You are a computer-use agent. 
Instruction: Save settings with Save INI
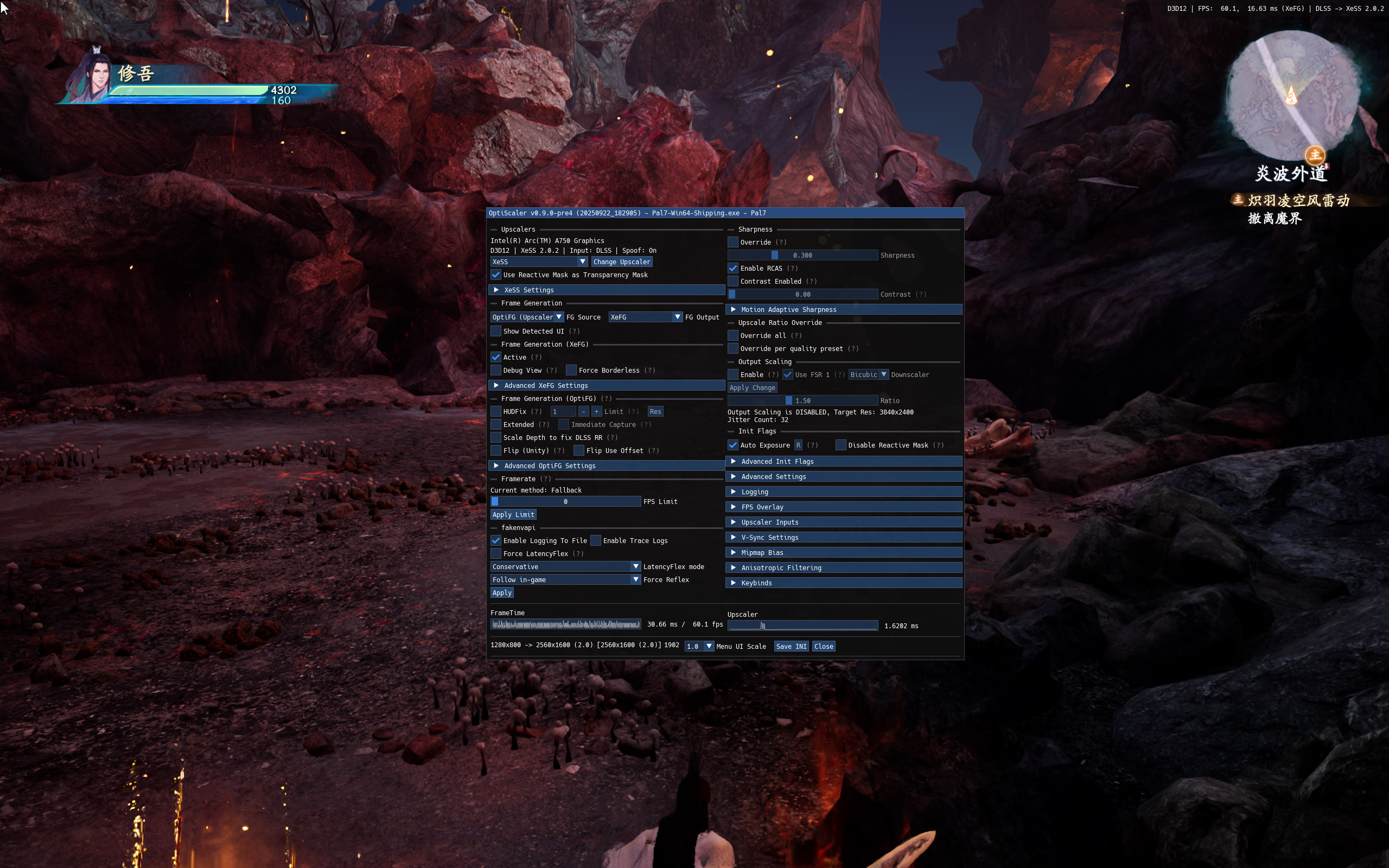791,647
